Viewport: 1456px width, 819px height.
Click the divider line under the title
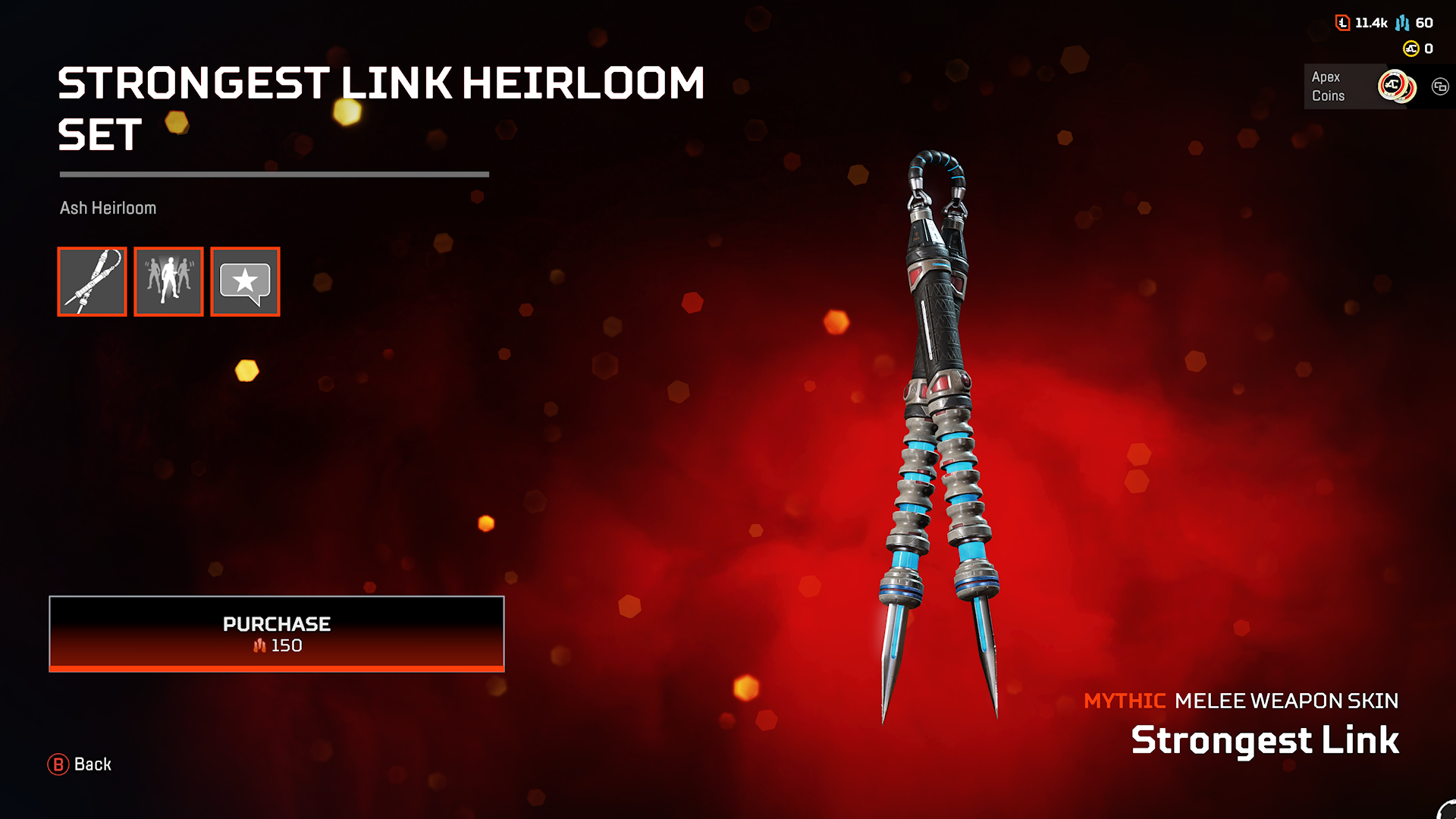click(x=275, y=174)
